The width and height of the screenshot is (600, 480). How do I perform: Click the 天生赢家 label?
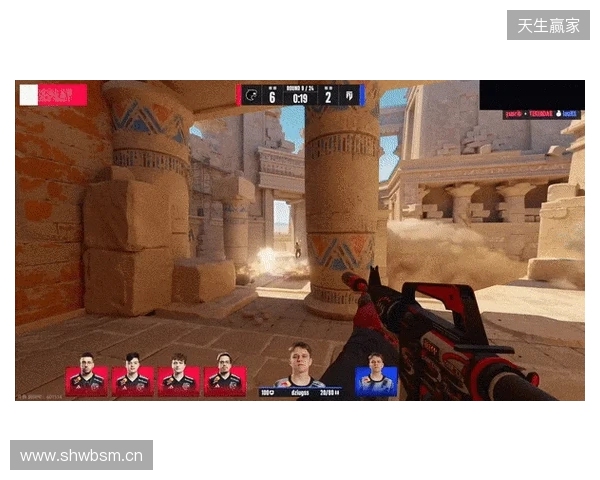pos(548,25)
